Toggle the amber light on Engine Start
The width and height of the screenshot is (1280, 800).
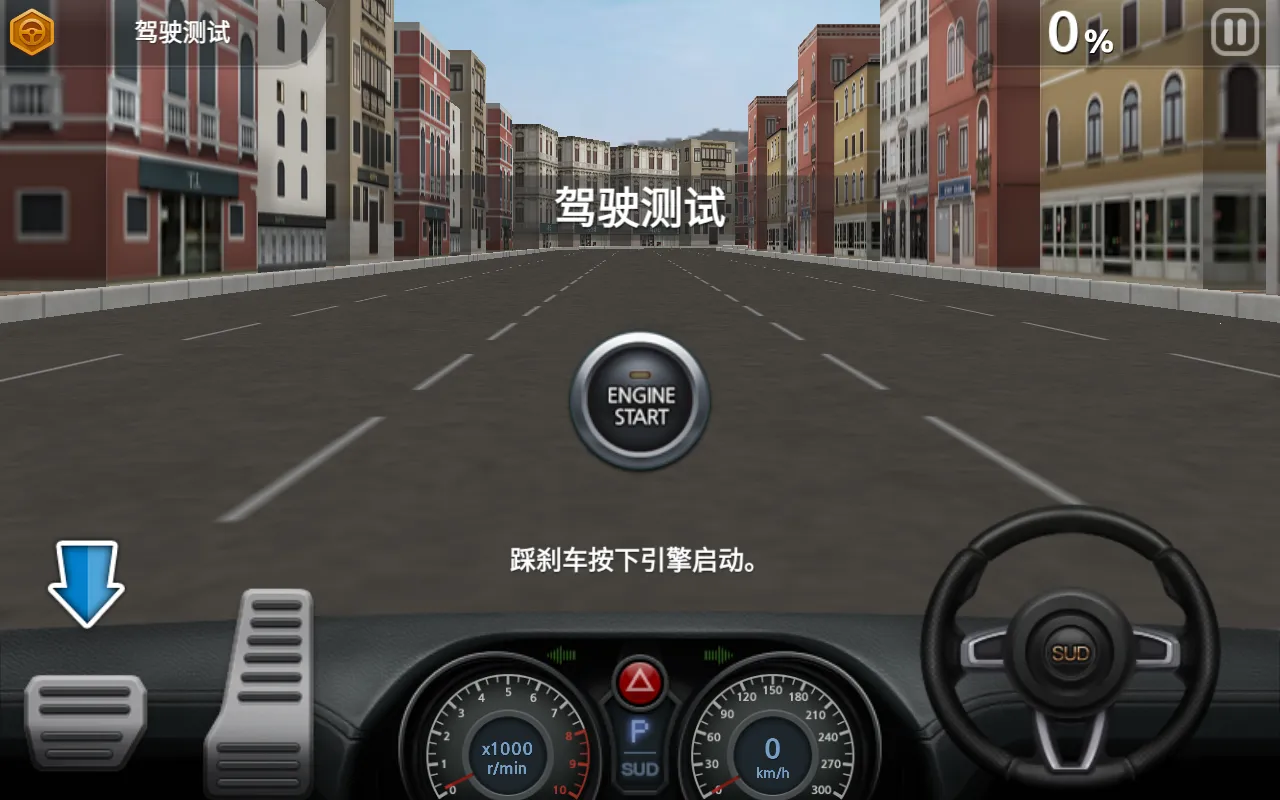(x=638, y=372)
